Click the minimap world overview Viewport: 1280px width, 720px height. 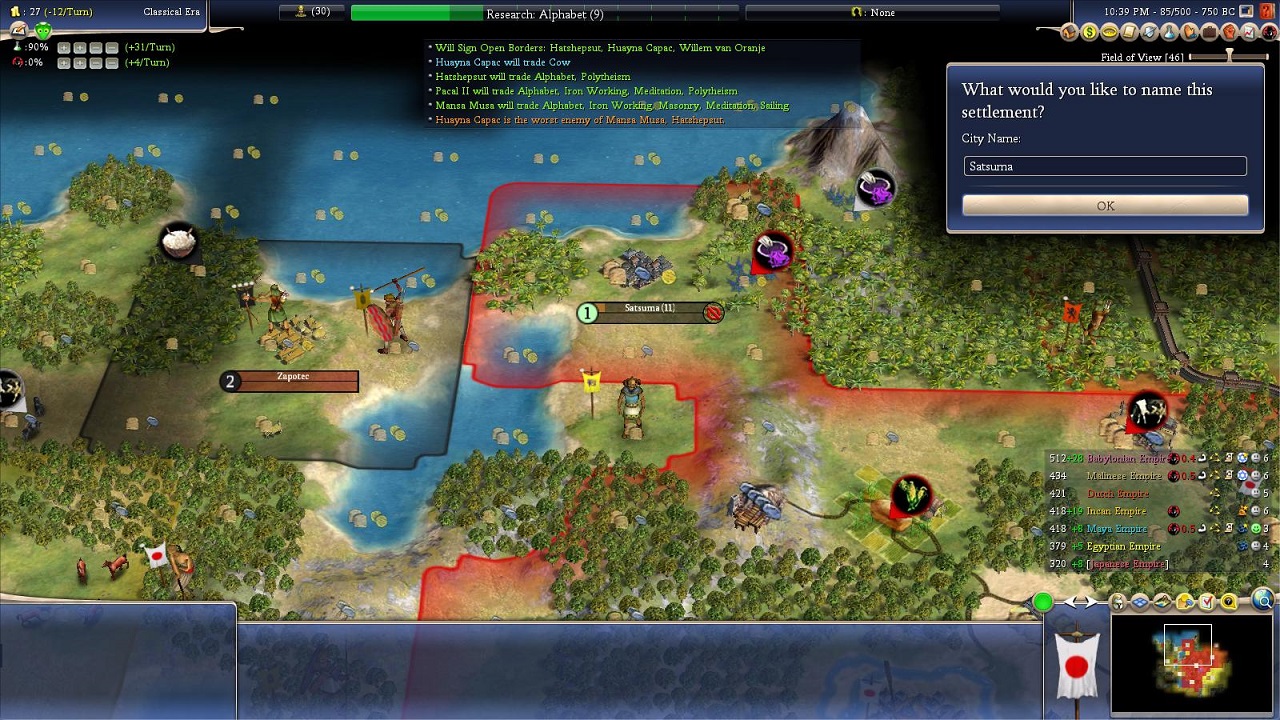coord(1190,665)
